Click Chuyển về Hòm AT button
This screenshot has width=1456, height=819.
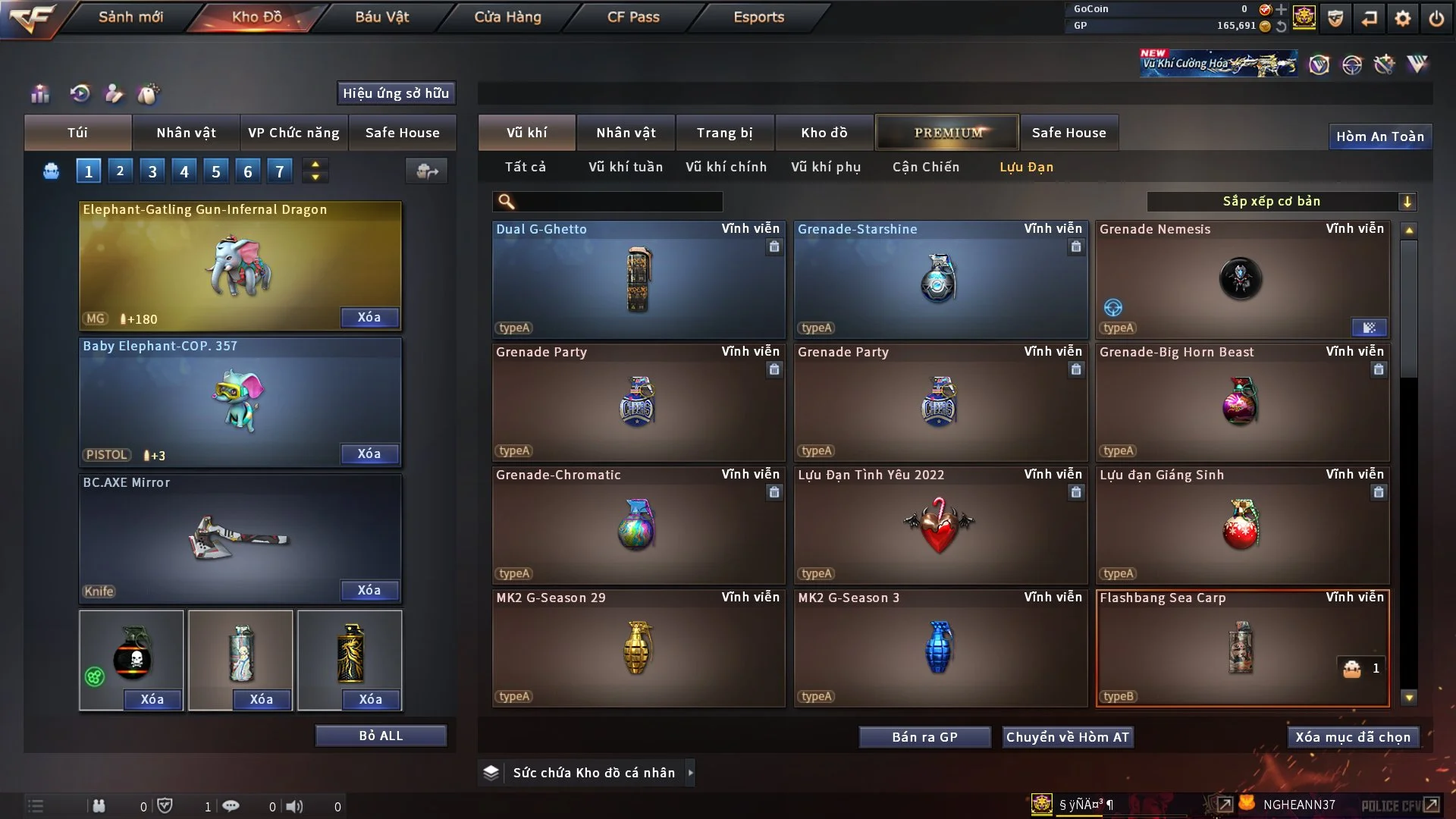[1068, 737]
